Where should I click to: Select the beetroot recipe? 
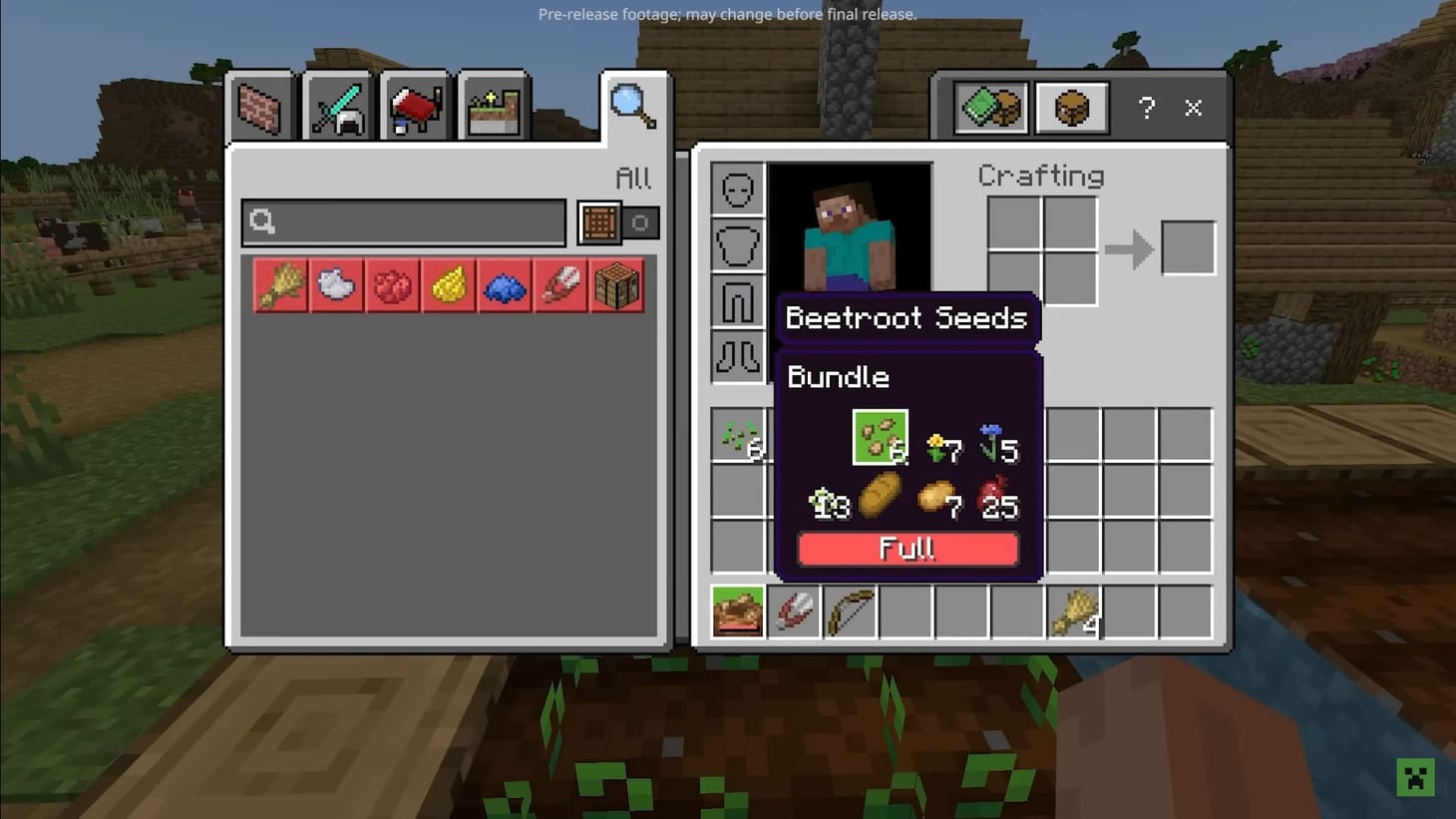(393, 284)
